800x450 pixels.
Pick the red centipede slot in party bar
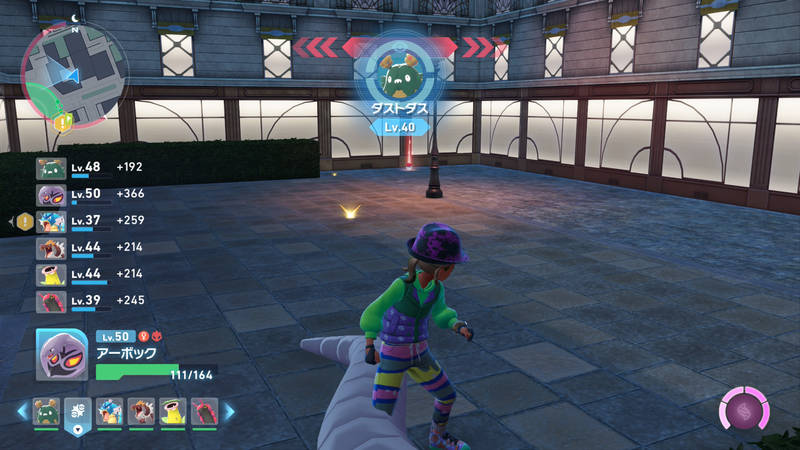pos(203,411)
